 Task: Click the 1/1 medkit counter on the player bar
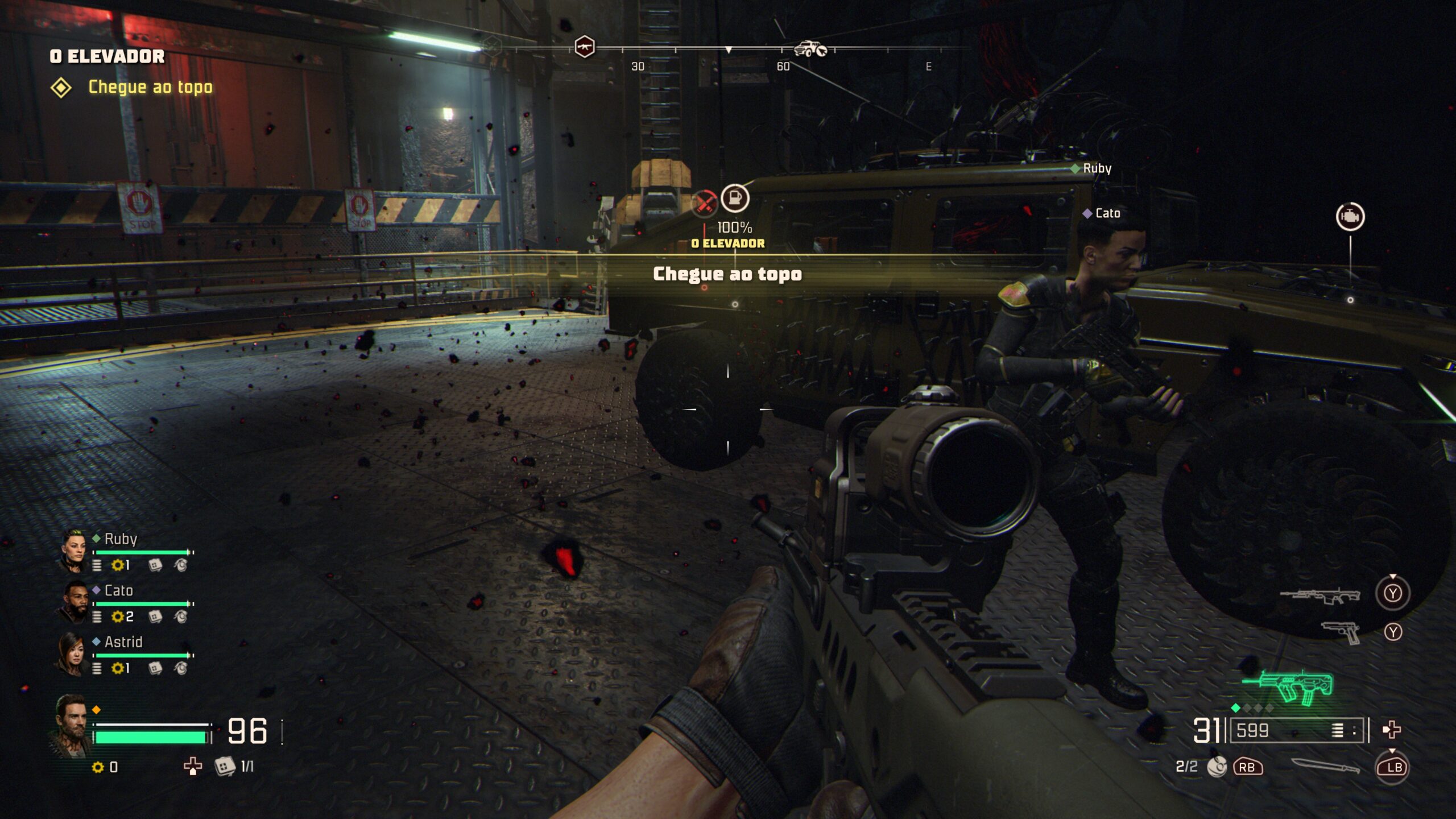click(x=233, y=767)
